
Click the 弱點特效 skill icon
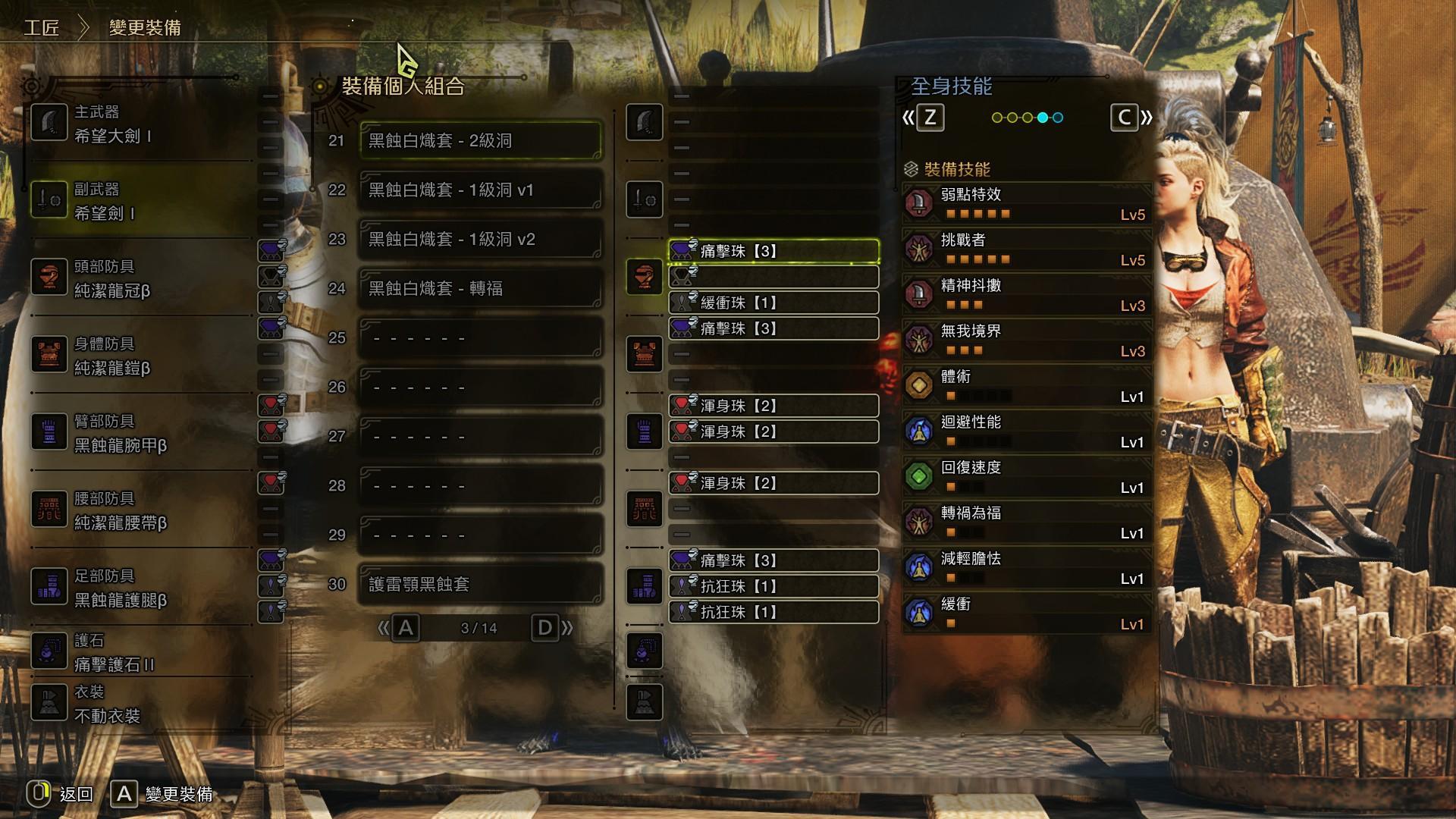tap(920, 203)
